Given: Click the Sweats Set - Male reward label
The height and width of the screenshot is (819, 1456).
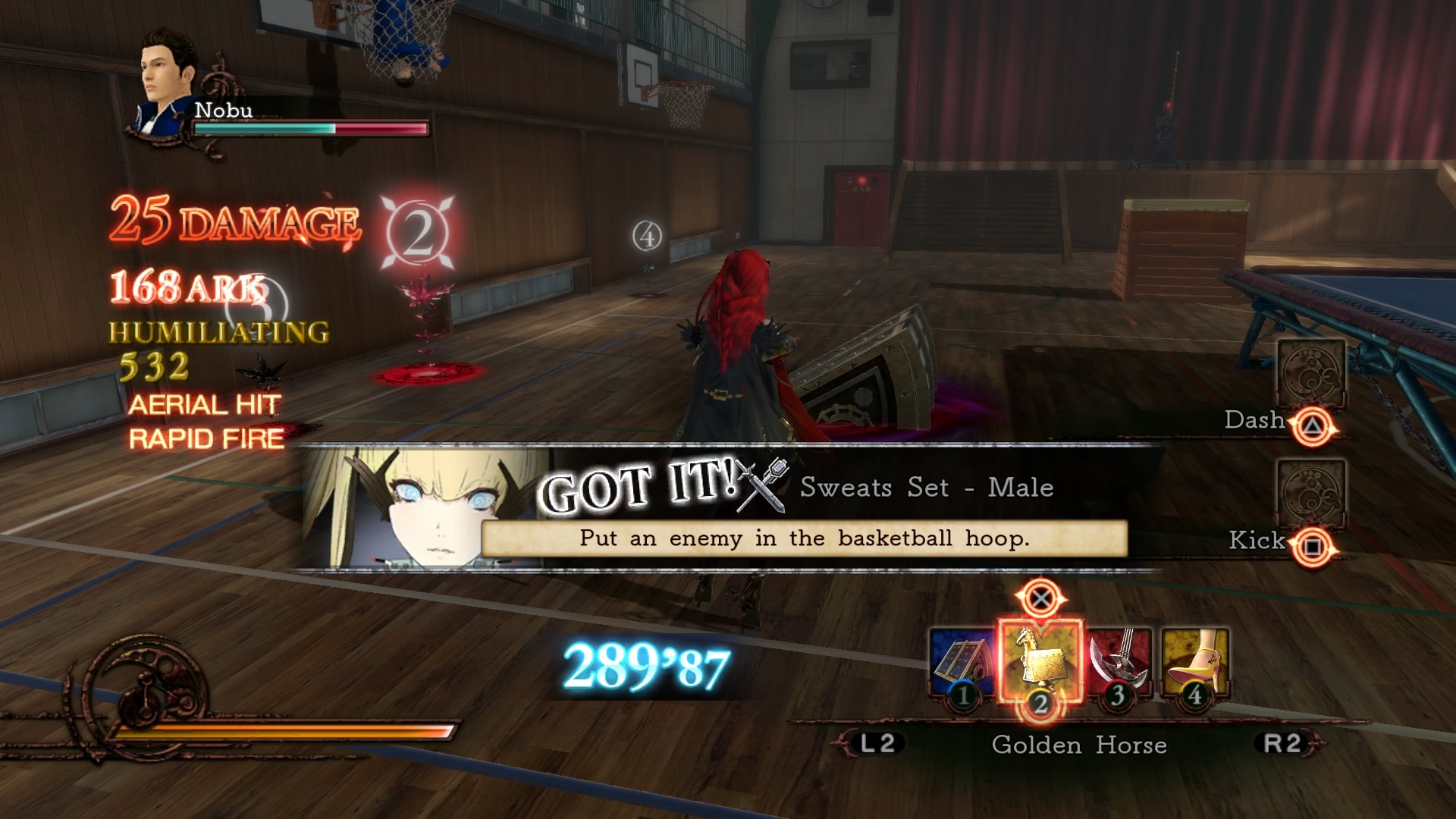Looking at the screenshot, I should point(927,489).
